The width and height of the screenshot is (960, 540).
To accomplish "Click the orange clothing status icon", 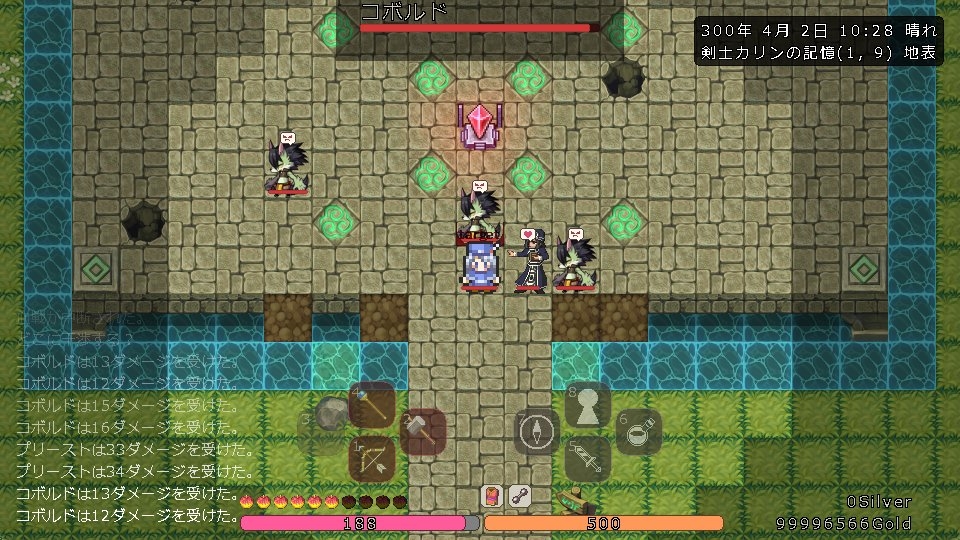I will click(x=492, y=496).
